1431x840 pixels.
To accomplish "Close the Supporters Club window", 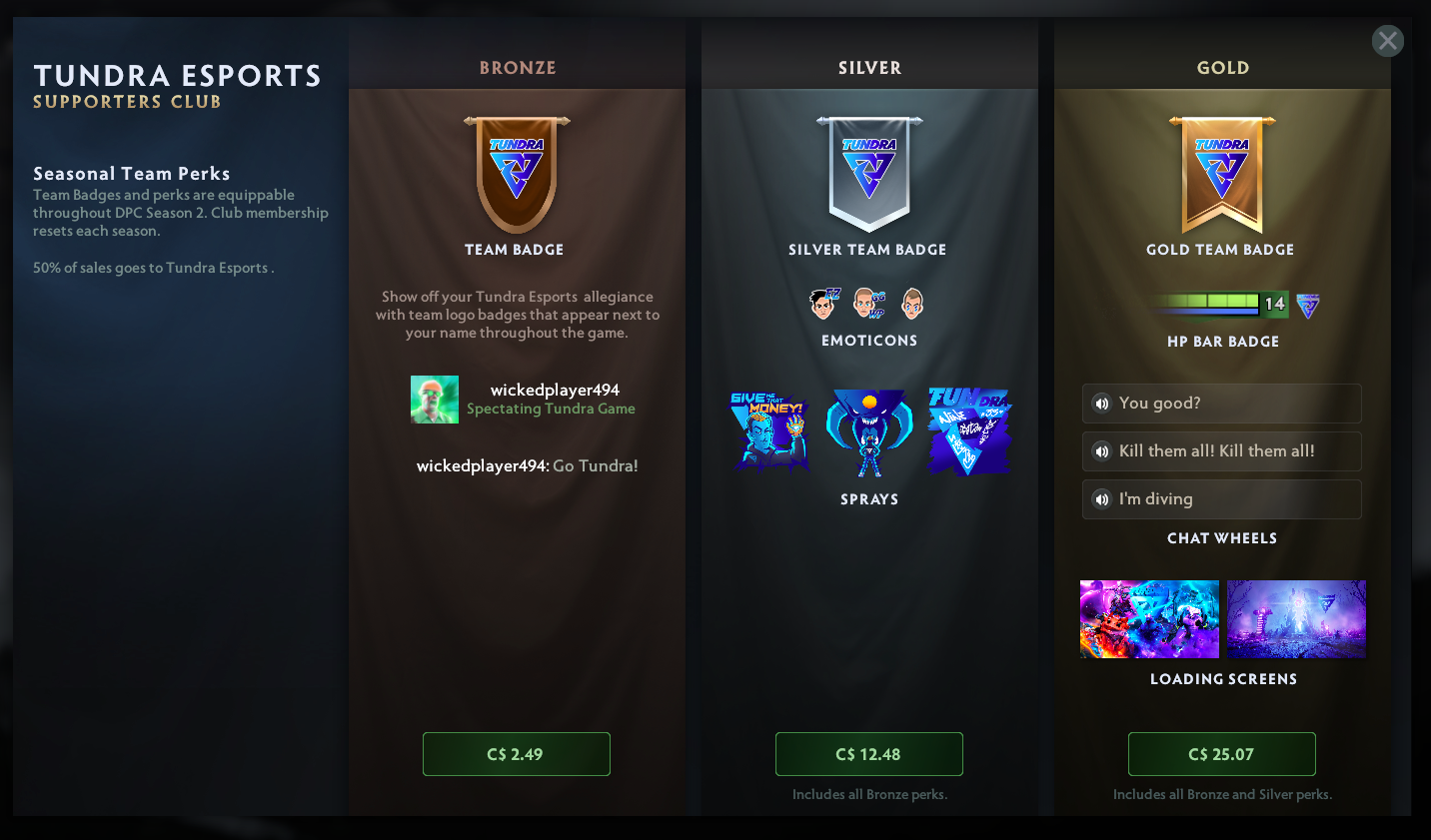I will (x=1387, y=41).
